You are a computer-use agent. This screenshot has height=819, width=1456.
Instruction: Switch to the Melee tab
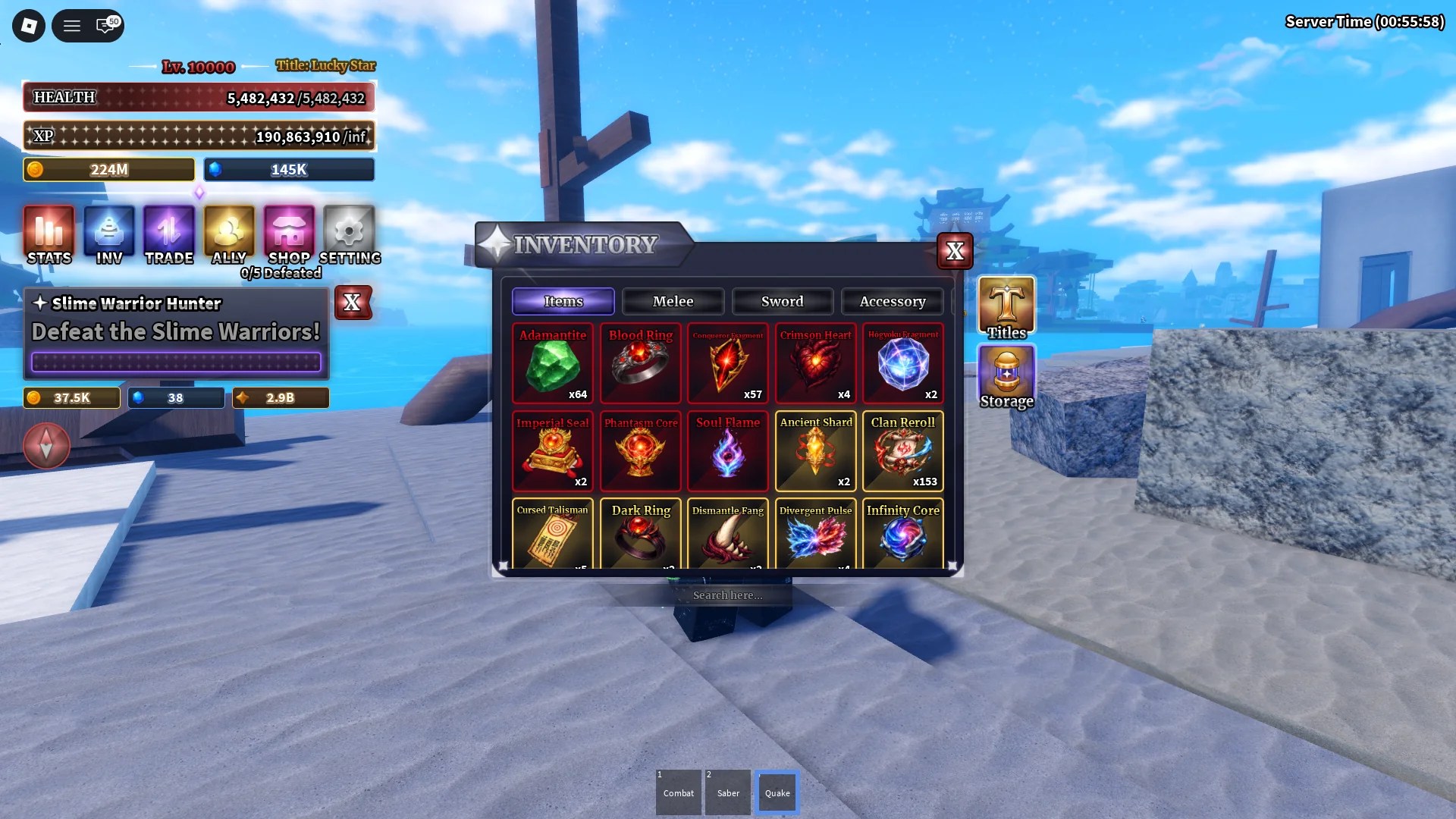pyautogui.click(x=673, y=301)
